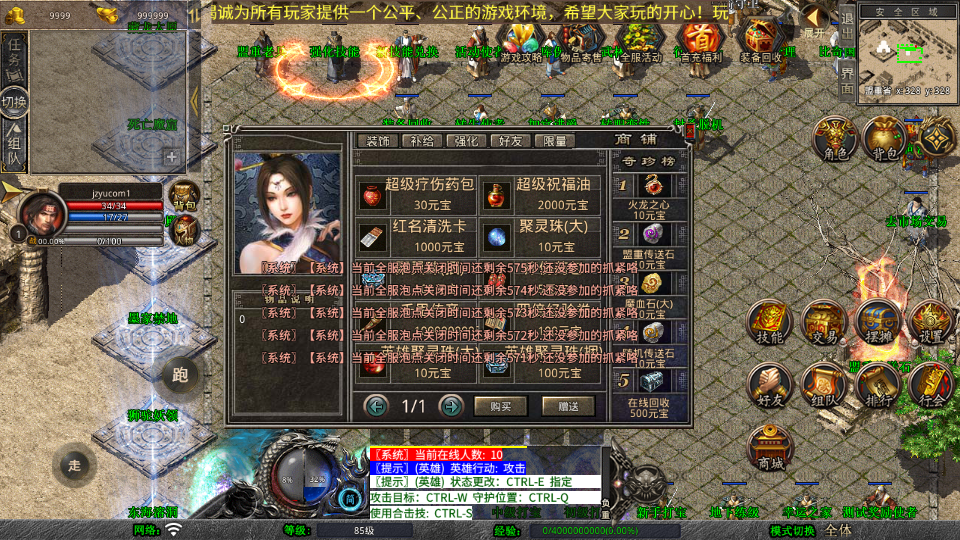Choose the 限量 shop tab
This screenshot has width=960, height=540.
pos(555,141)
